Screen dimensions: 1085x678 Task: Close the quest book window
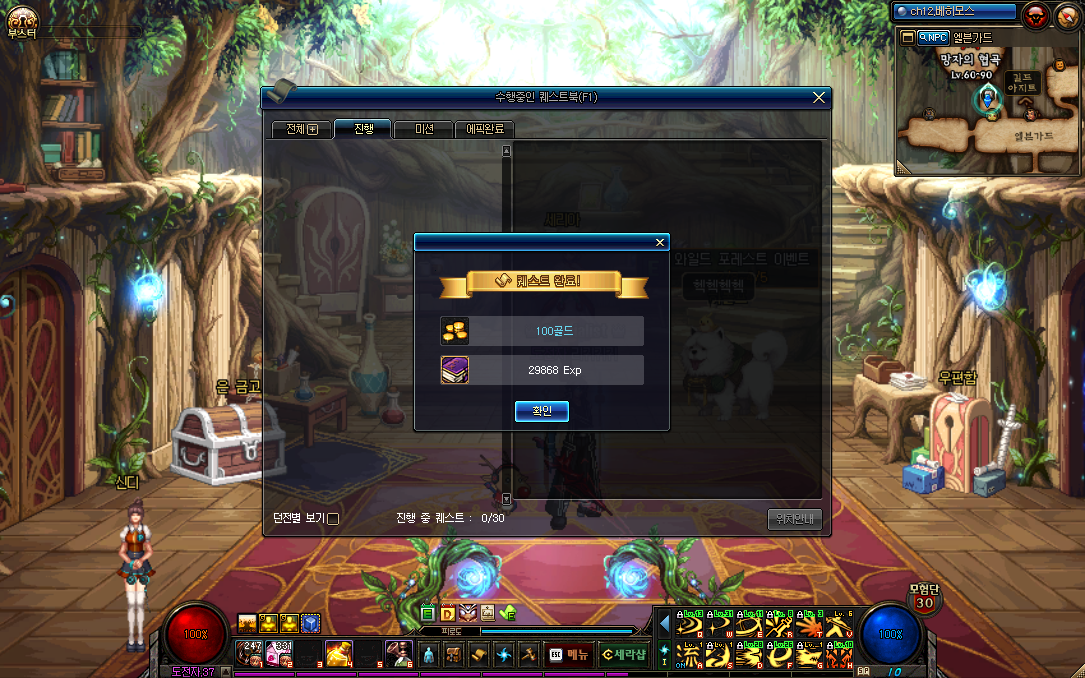[x=819, y=97]
